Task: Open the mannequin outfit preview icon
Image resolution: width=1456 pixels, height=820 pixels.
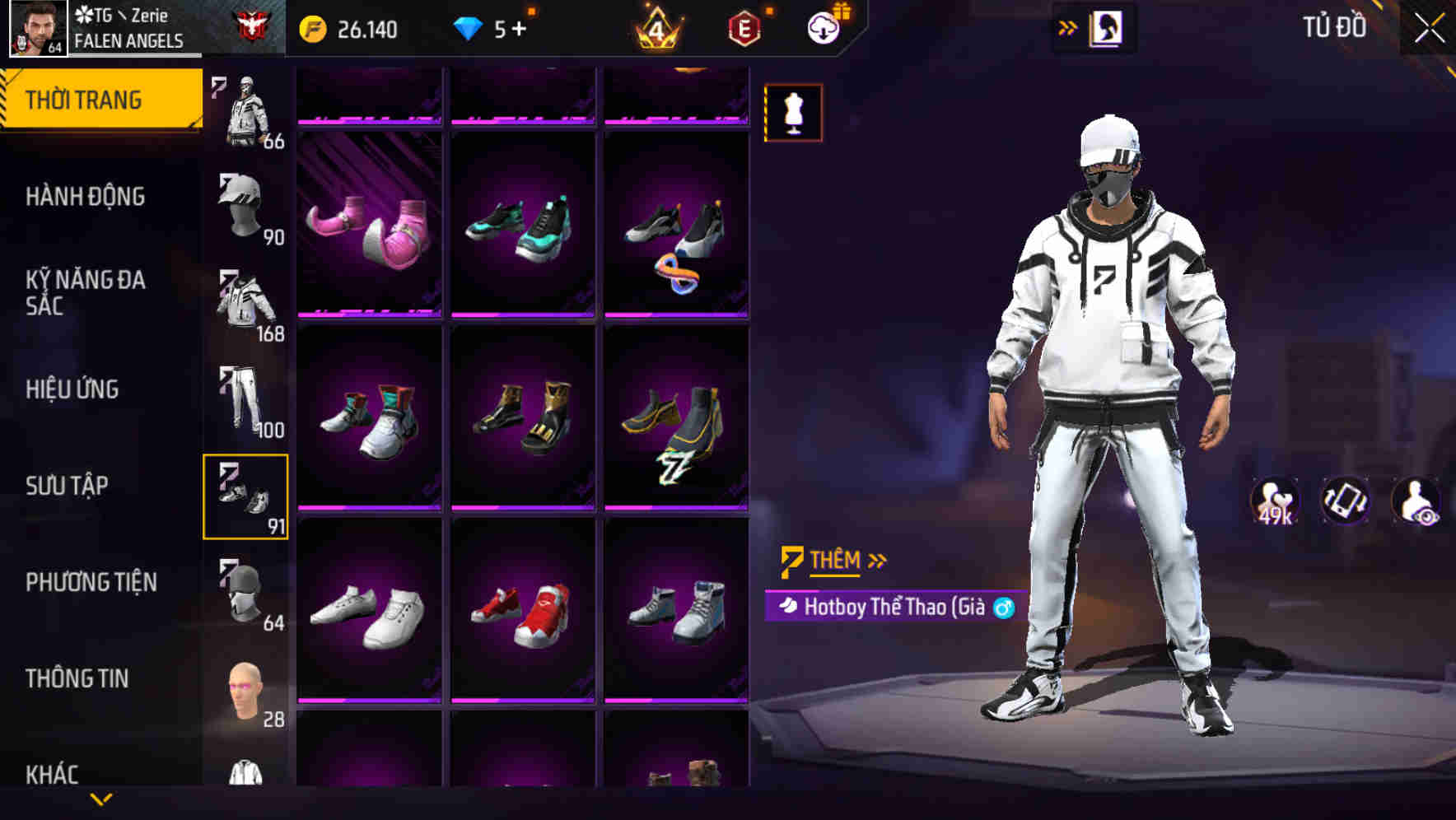Action: (793, 115)
